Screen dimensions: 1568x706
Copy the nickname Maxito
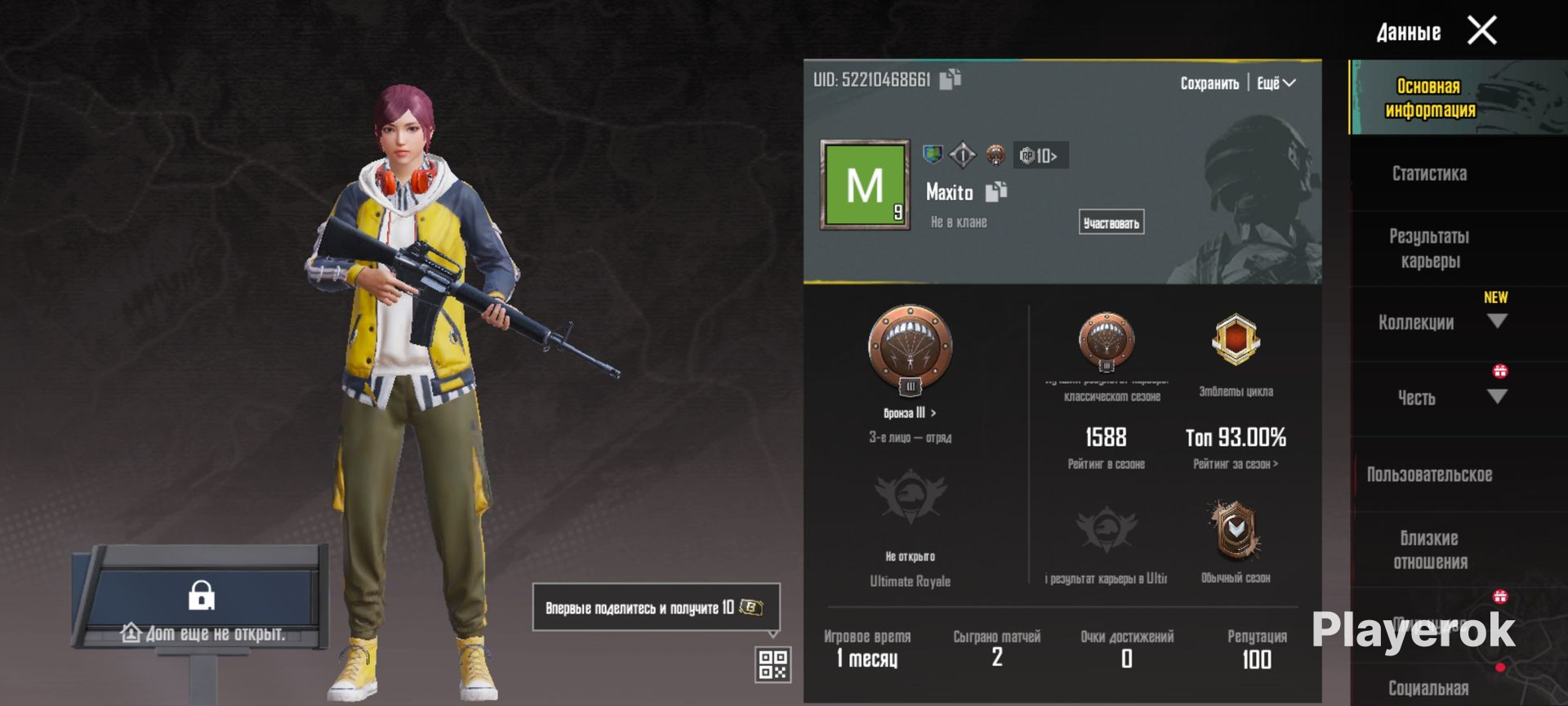pos(996,192)
